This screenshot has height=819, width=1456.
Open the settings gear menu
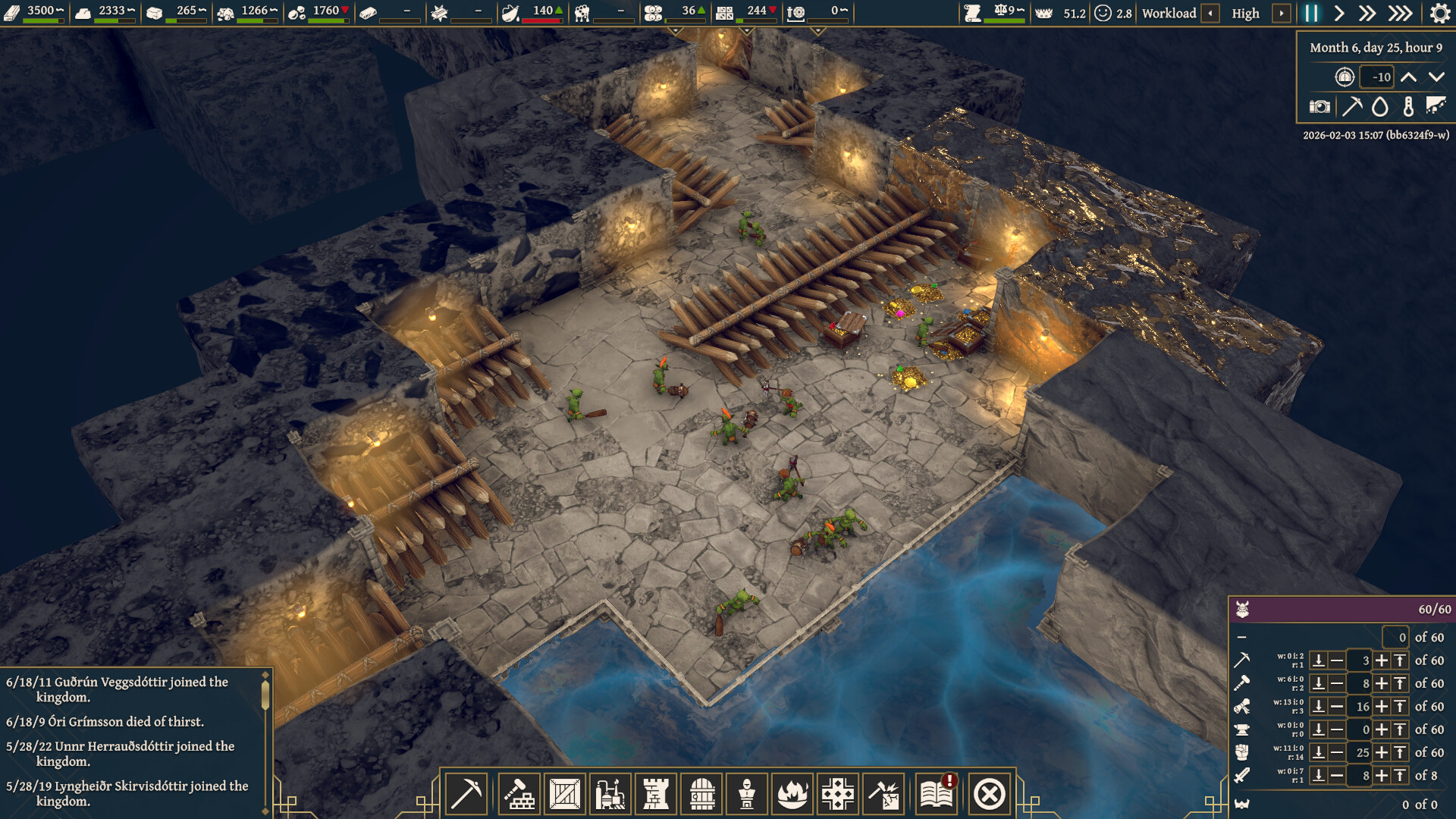click(x=1439, y=13)
